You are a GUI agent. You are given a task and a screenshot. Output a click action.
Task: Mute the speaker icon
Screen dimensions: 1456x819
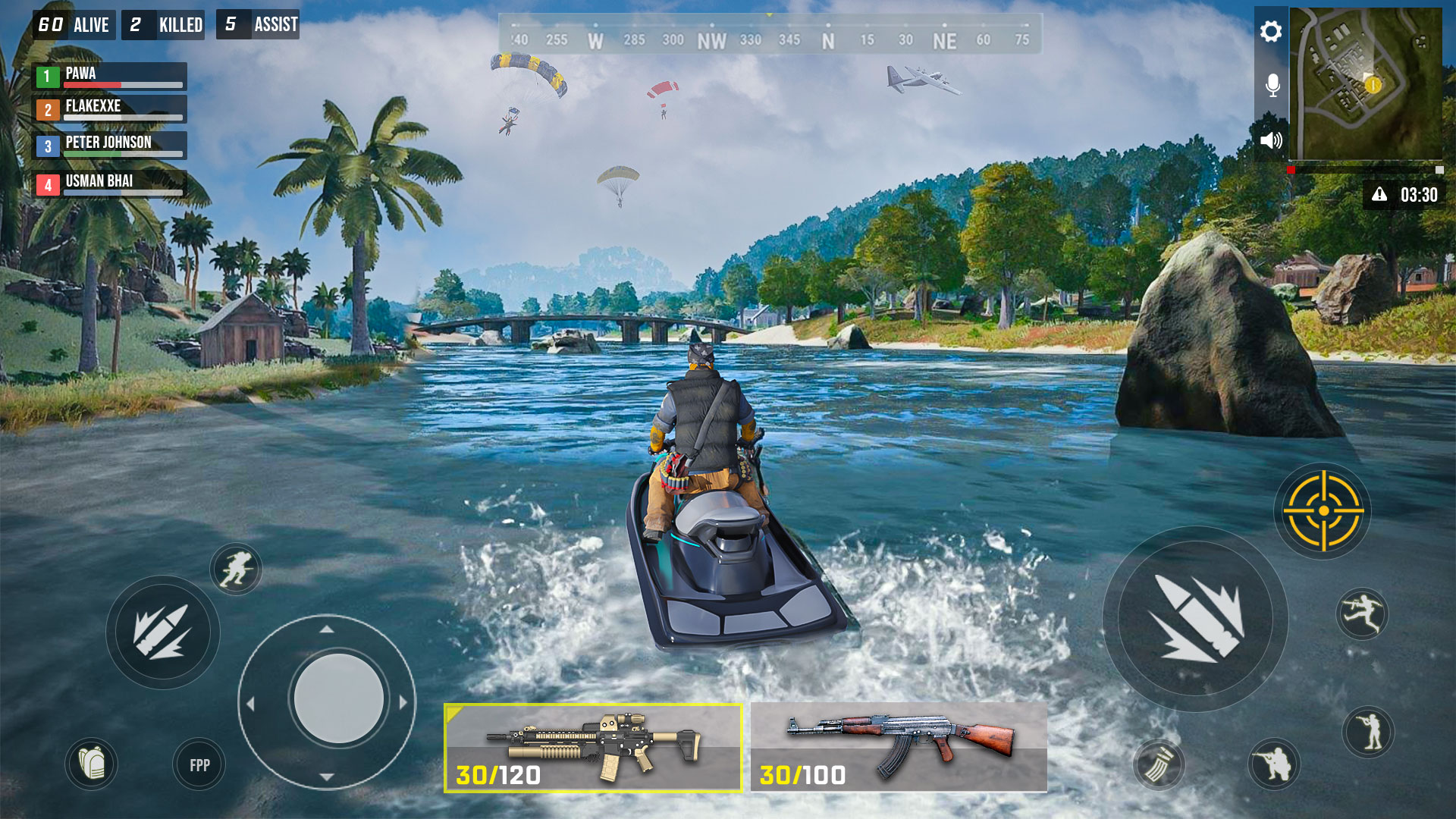pyautogui.click(x=1270, y=140)
